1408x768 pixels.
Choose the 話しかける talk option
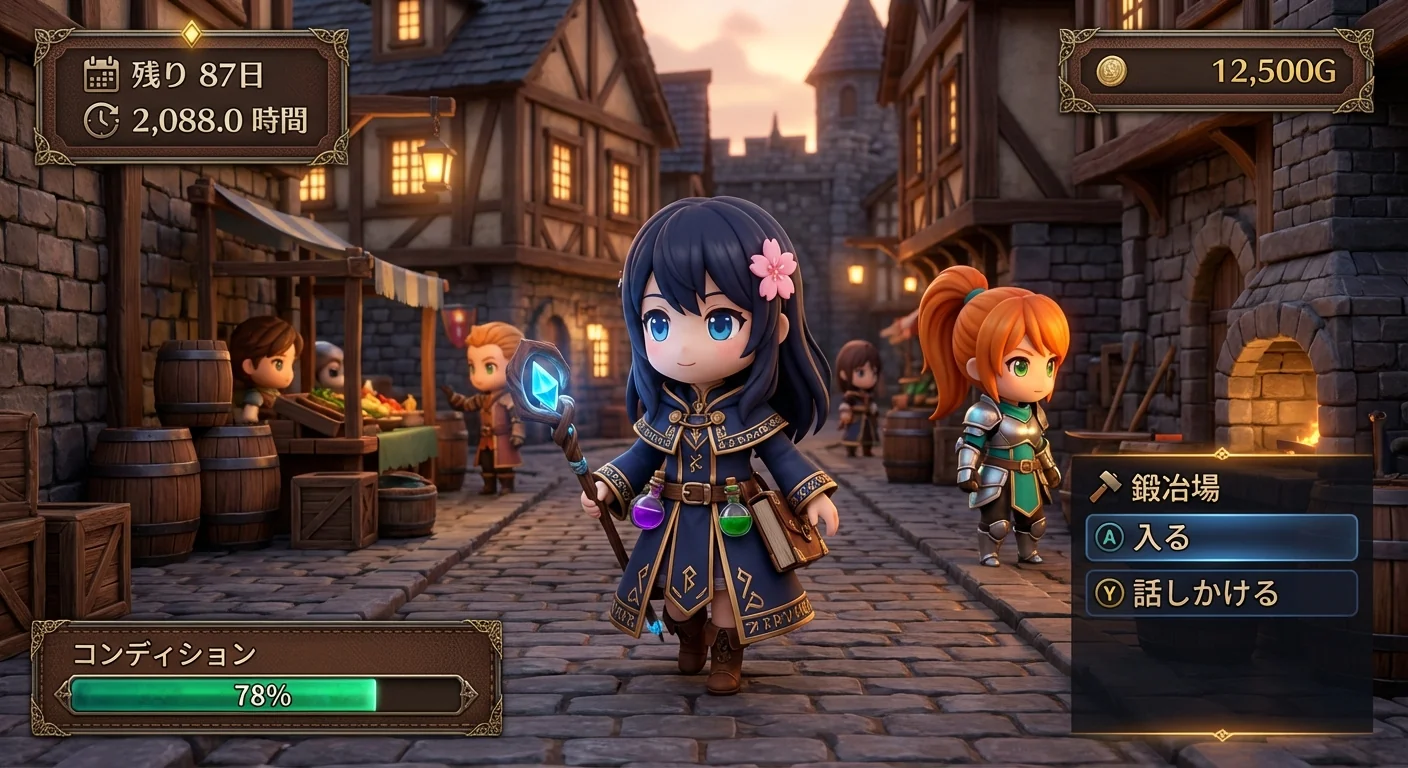point(1221,593)
